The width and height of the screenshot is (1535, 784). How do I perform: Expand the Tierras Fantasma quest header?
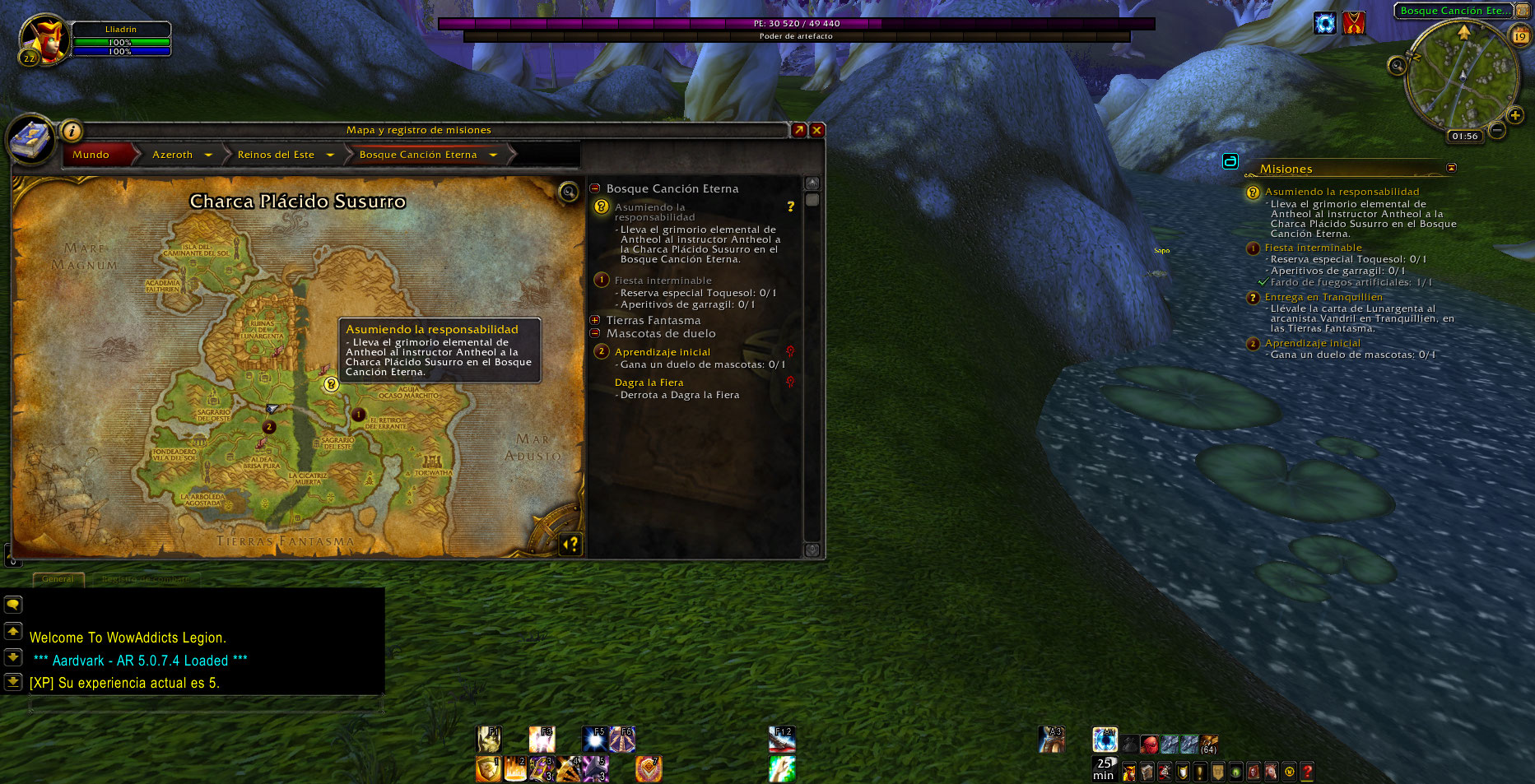click(x=595, y=320)
